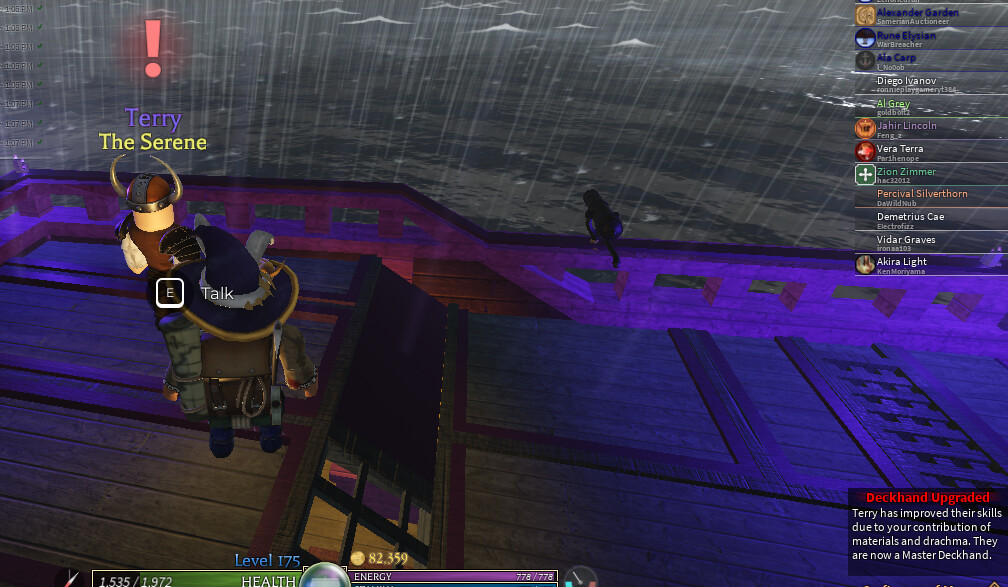1008x587 pixels.
Task: Pick Vidar Graves from the player list
Action: tap(906, 242)
